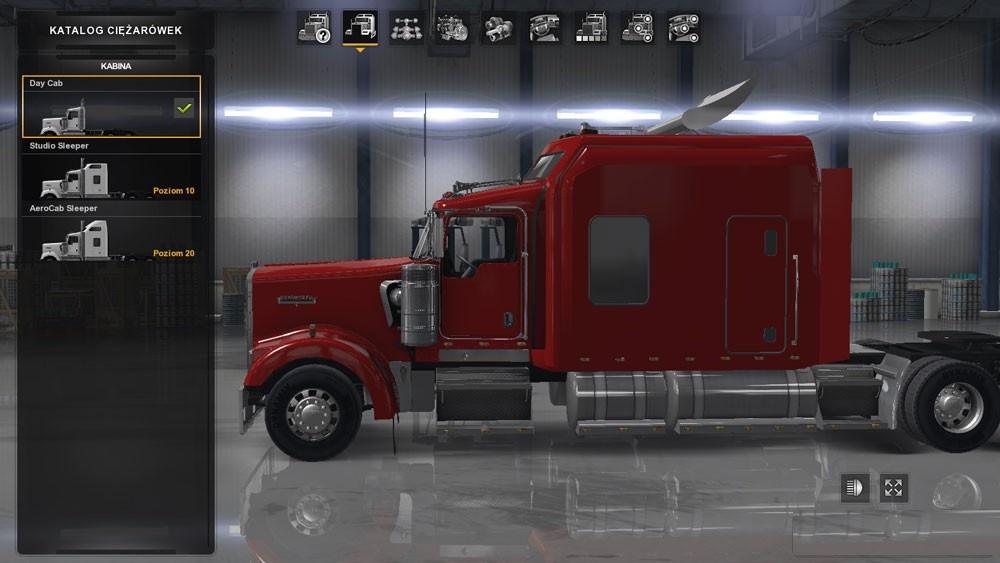Switch to the interior dashboard tab
Viewport: 1000px width, 563px height.
point(544,27)
